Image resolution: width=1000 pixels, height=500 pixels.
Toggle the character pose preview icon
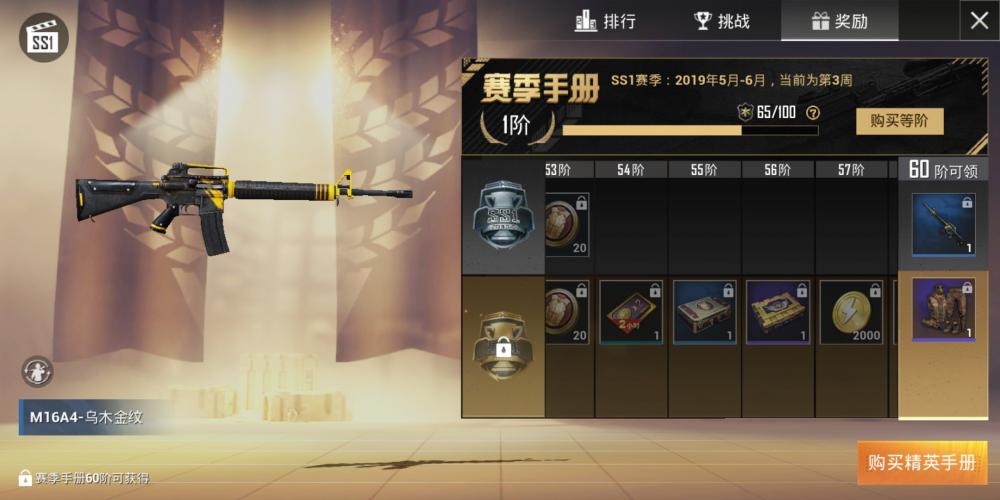click(37, 372)
